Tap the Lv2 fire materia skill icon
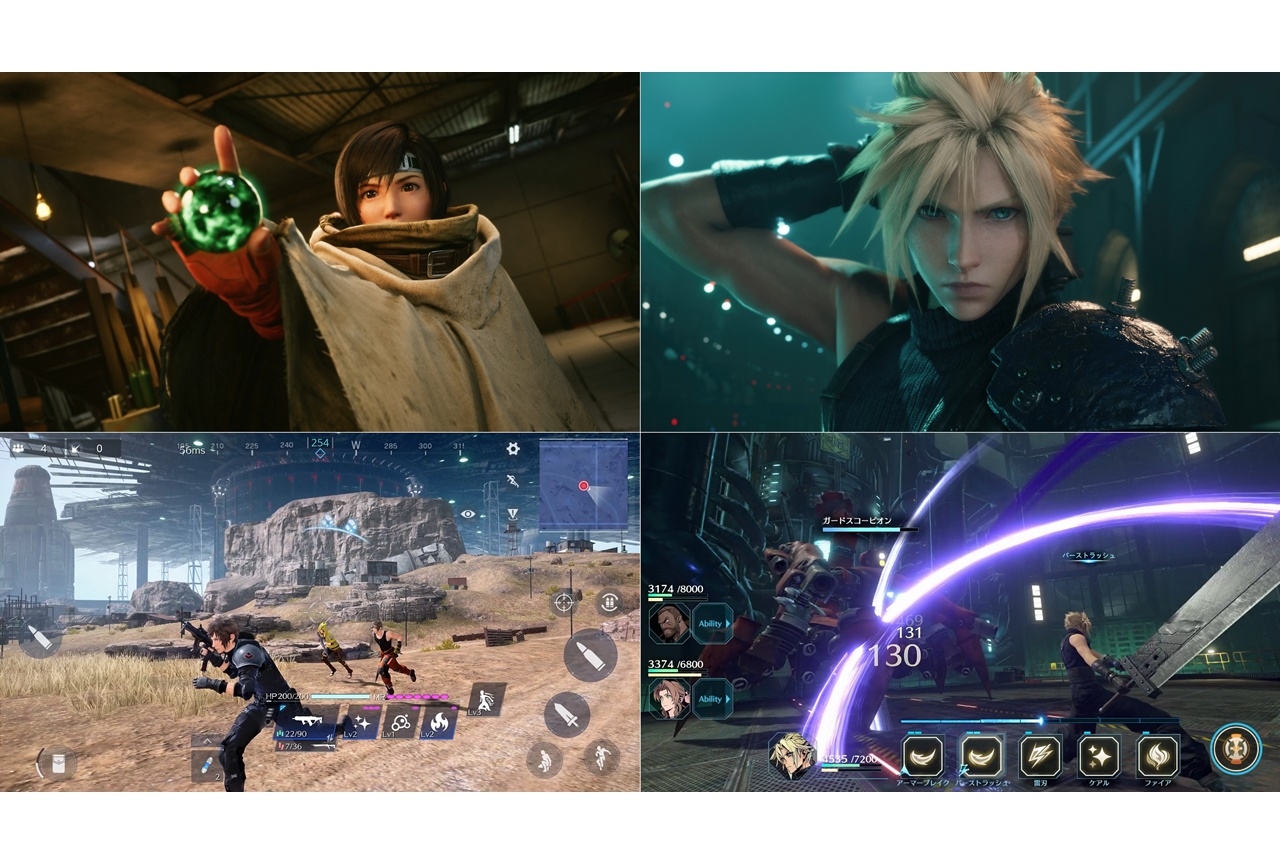Viewport: 1280px width, 864px height. point(440,721)
